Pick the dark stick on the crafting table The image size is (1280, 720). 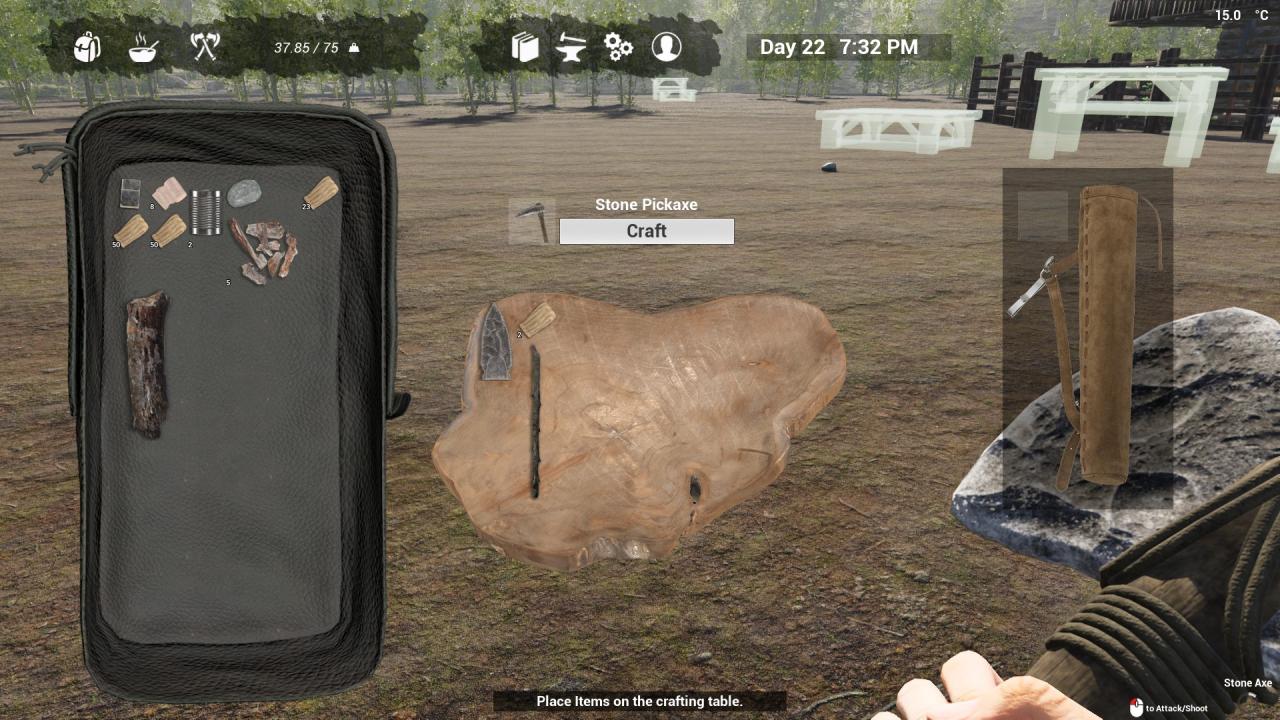[x=535, y=421]
